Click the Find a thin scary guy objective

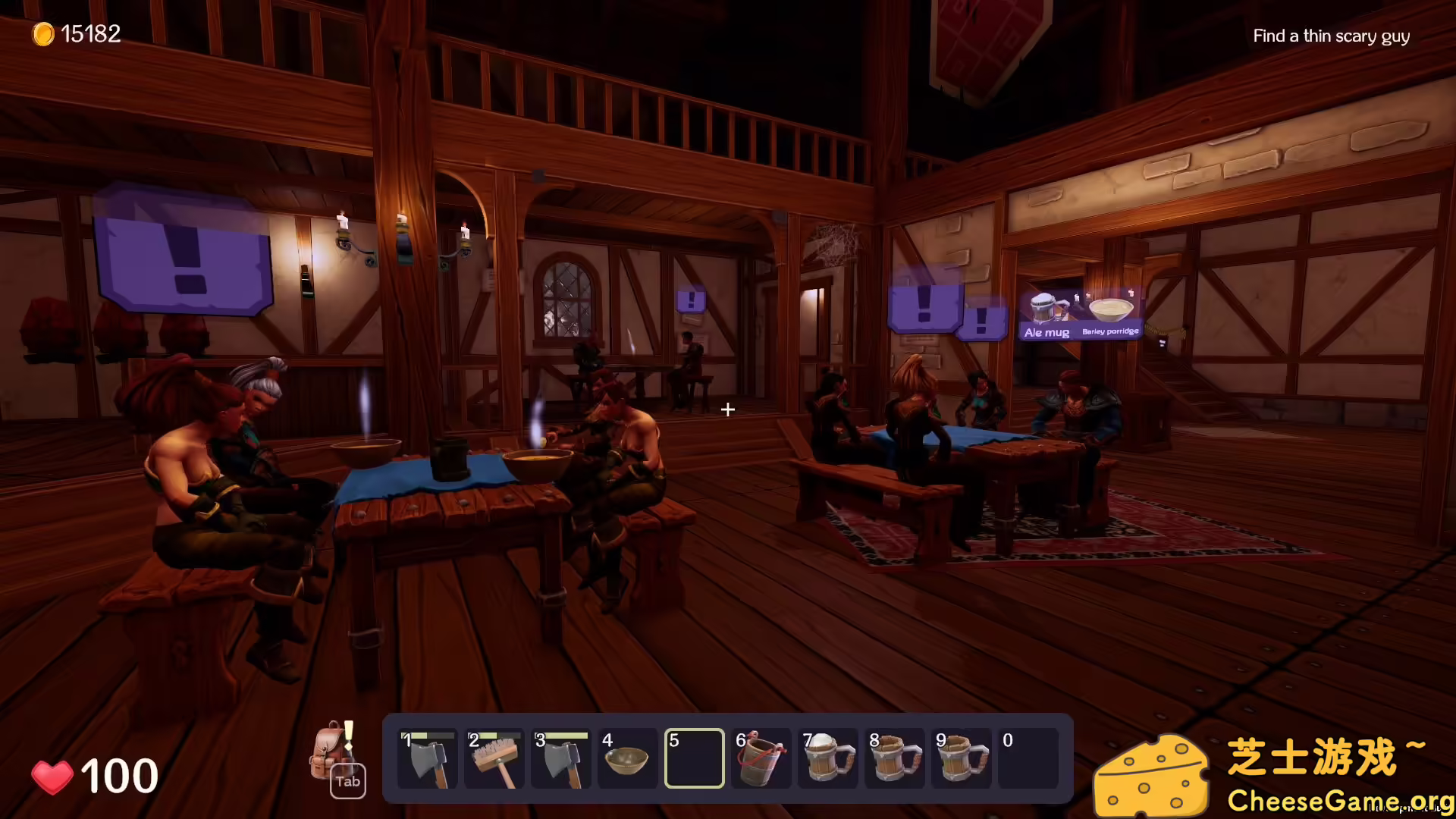pyautogui.click(x=1331, y=36)
